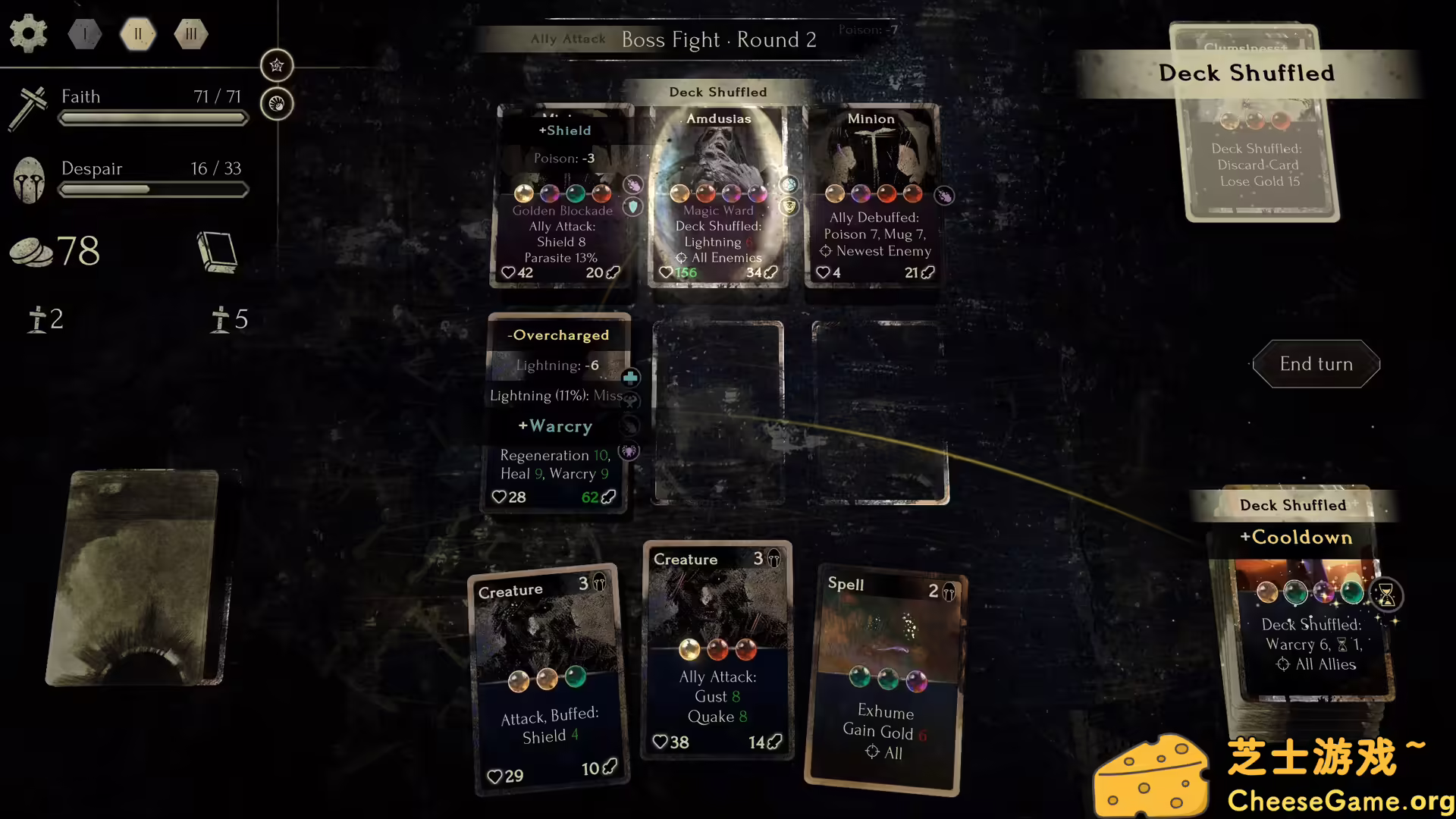Select the shield status icon on Golden Blockade
The height and width of the screenshot is (819, 1456).
[634, 207]
